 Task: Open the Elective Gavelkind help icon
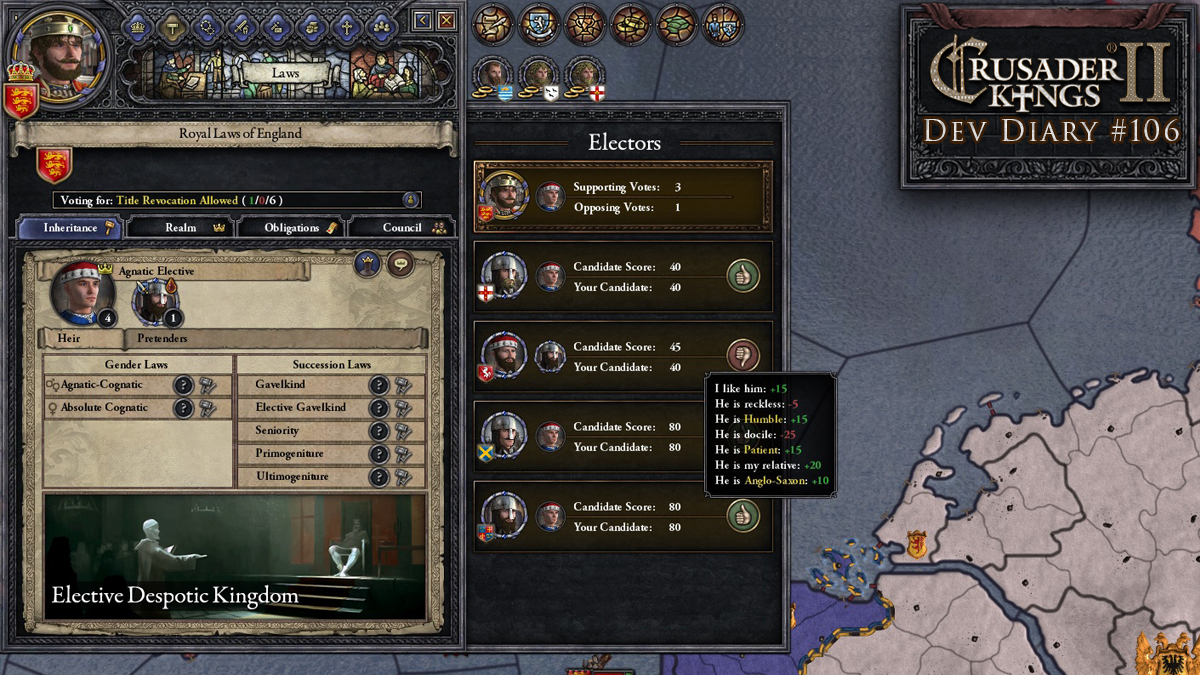point(380,408)
